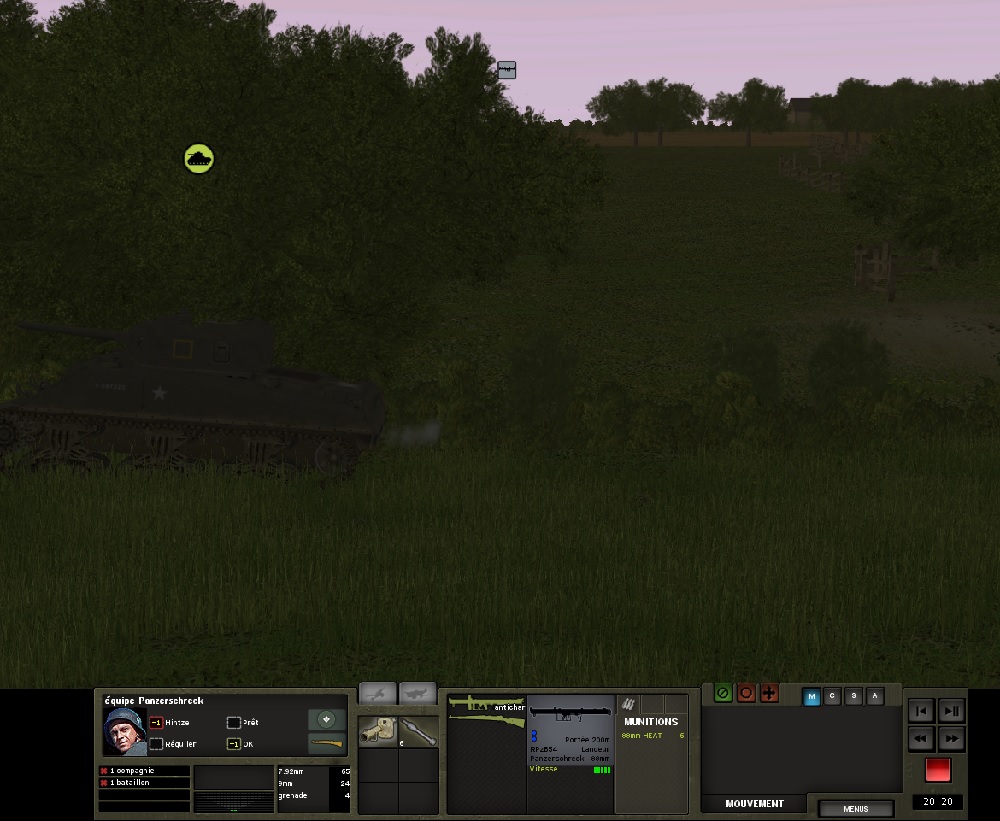Image resolution: width=1000 pixels, height=821 pixels.
Task: Click the red end-turn button
Action: [937, 770]
